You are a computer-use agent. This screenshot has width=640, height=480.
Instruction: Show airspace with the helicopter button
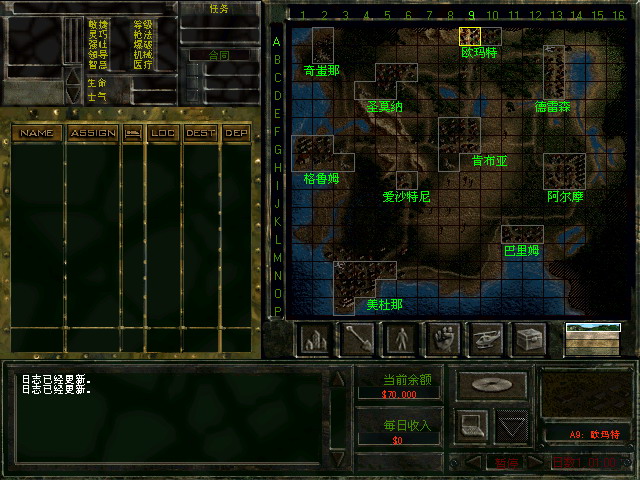486,339
